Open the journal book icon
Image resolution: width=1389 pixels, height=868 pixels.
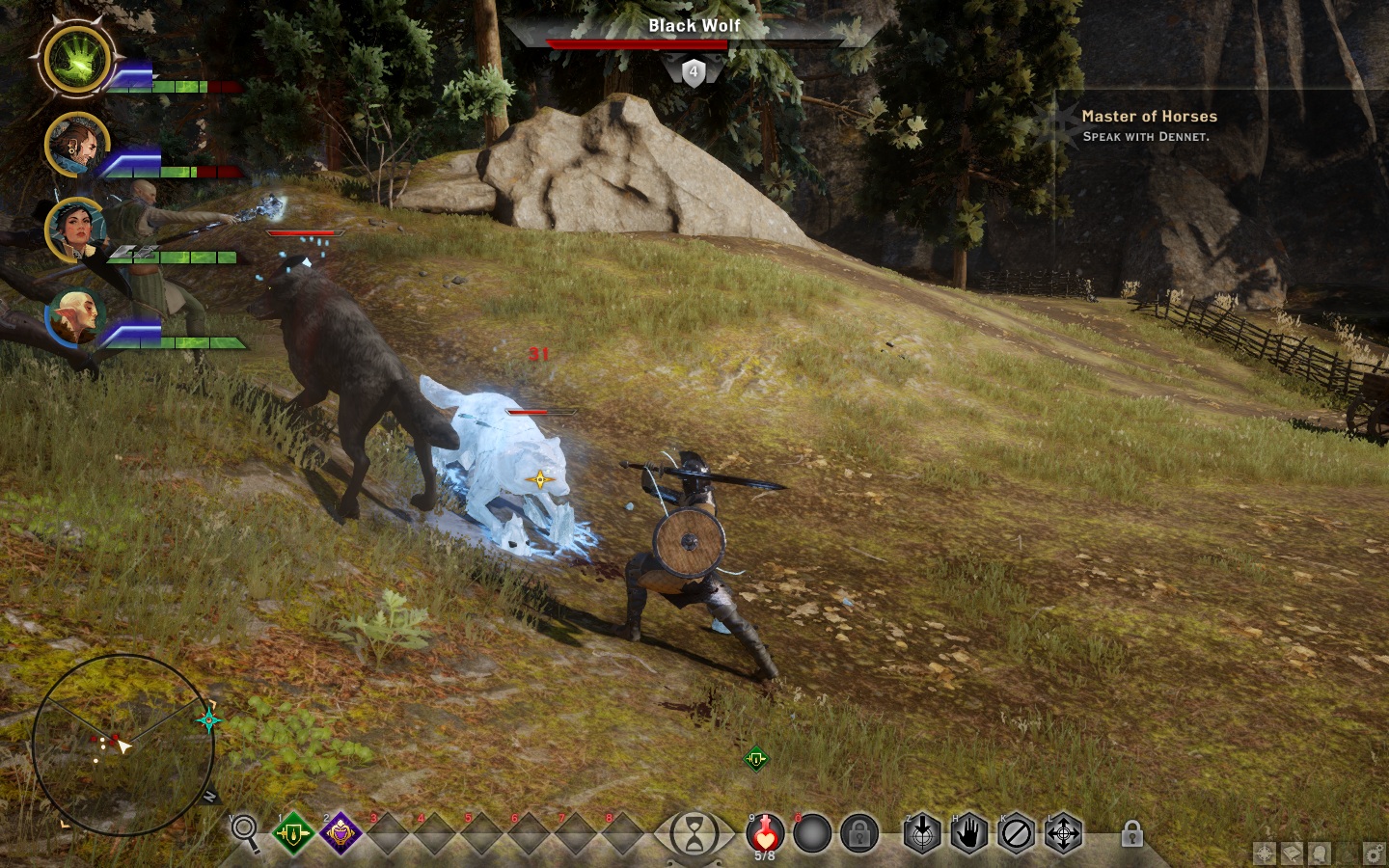1292,854
